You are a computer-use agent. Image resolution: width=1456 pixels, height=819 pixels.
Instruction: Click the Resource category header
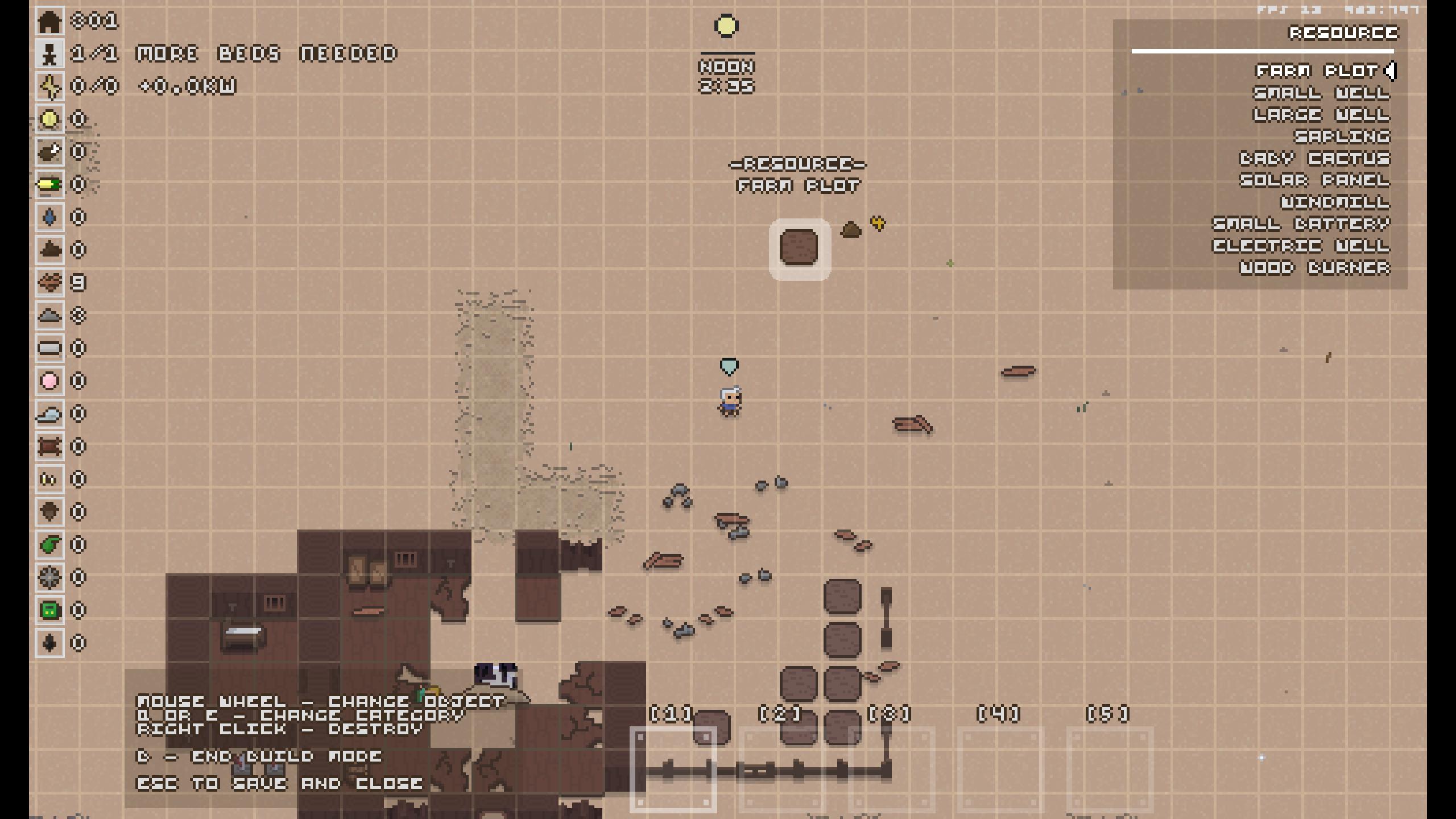(x=1342, y=33)
